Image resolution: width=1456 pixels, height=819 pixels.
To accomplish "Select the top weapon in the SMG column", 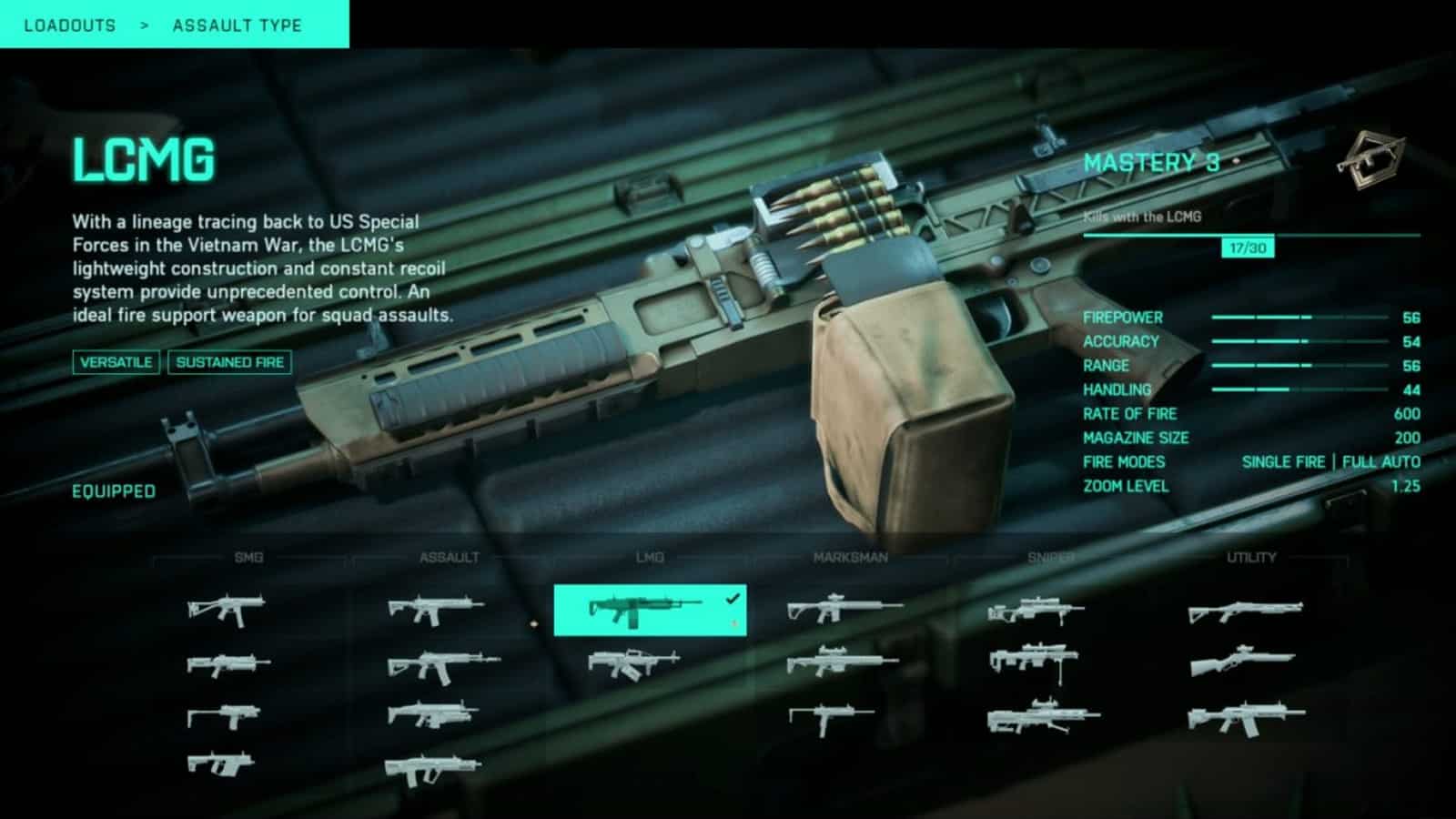I will pos(226,610).
